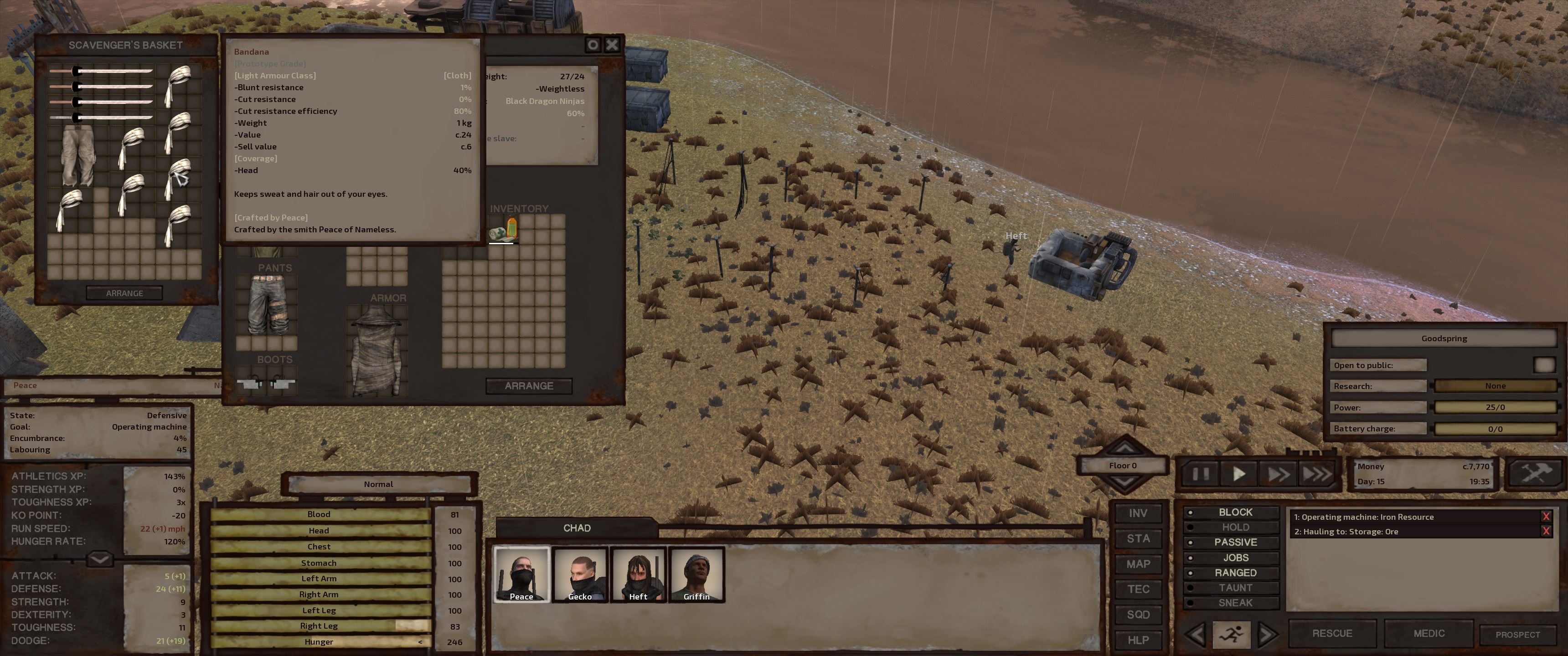Remove the Operating machine Iron Resource job
1568x656 pixels.
(x=1546, y=517)
